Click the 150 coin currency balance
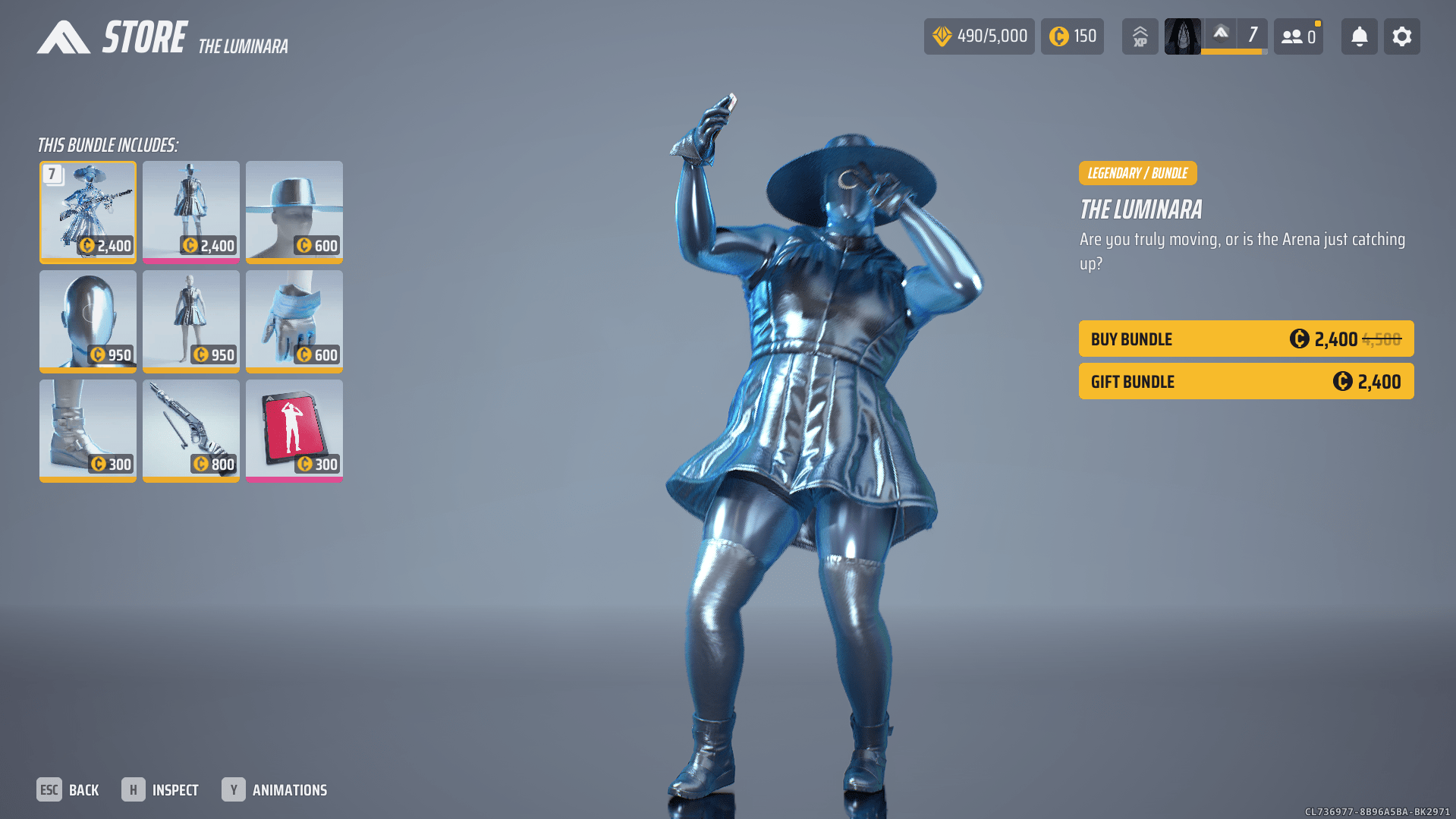Image resolution: width=1456 pixels, height=819 pixels. 1072,36
